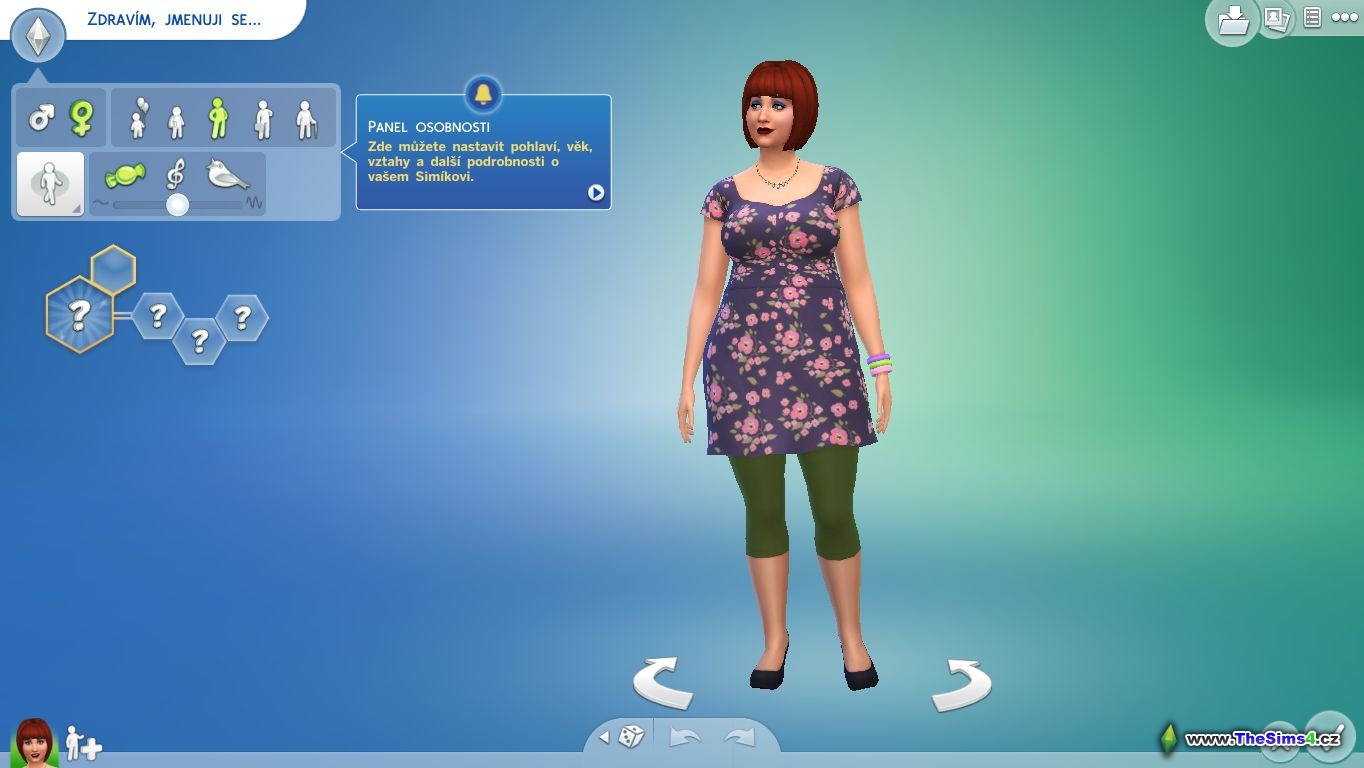Choose the elder age with cane
The height and width of the screenshot is (768, 1364).
pyautogui.click(x=307, y=119)
